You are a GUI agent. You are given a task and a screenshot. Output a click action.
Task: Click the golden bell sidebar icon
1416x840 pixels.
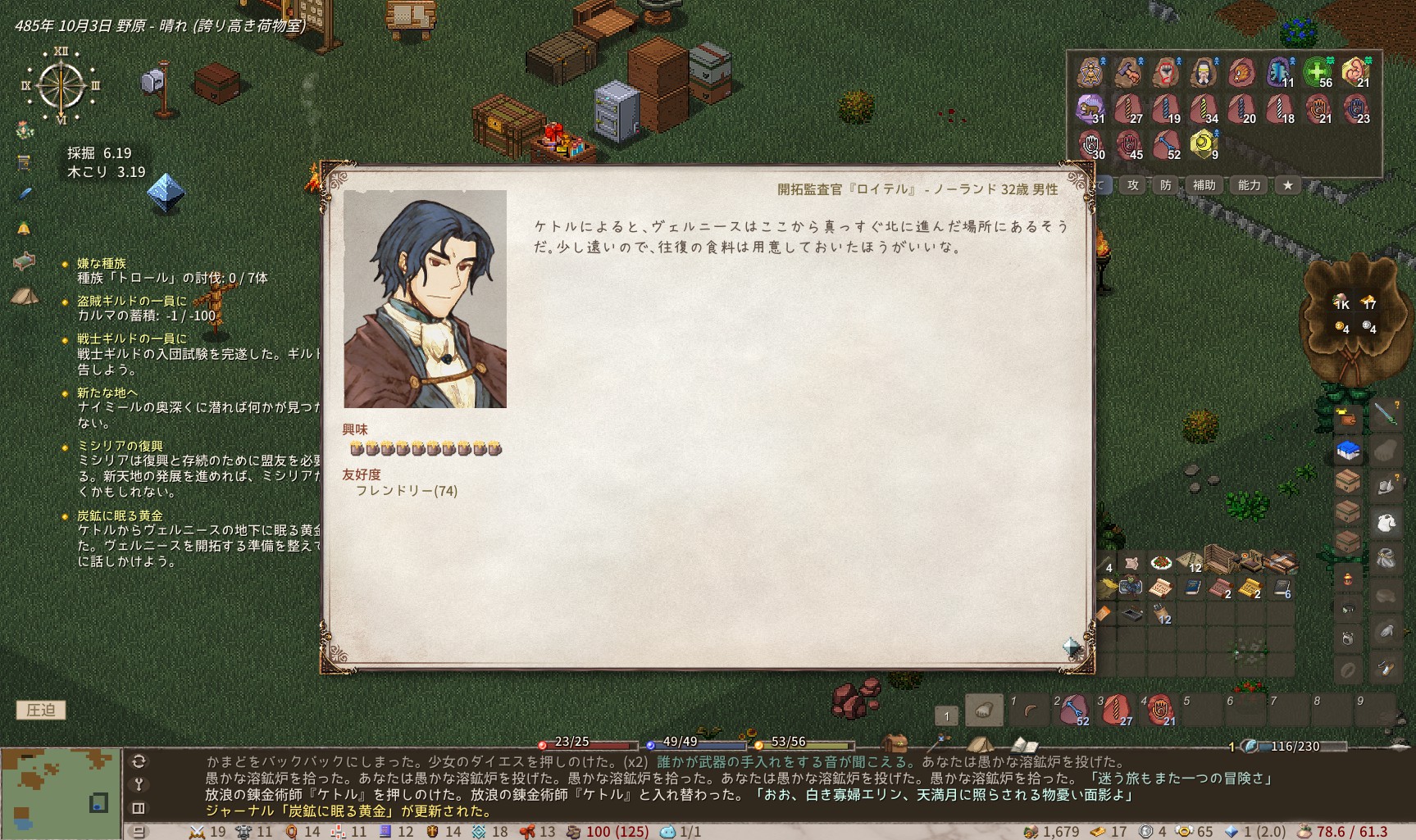[24, 228]
